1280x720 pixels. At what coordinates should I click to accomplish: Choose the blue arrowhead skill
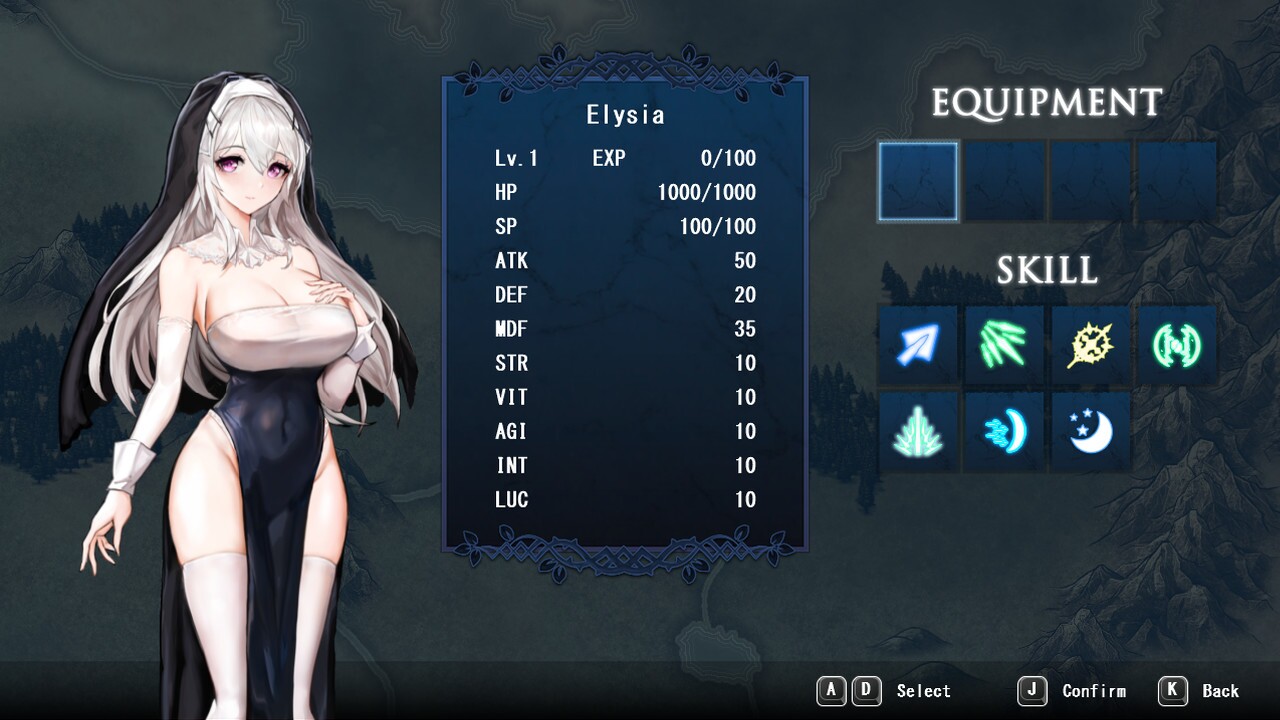[918, 346]
